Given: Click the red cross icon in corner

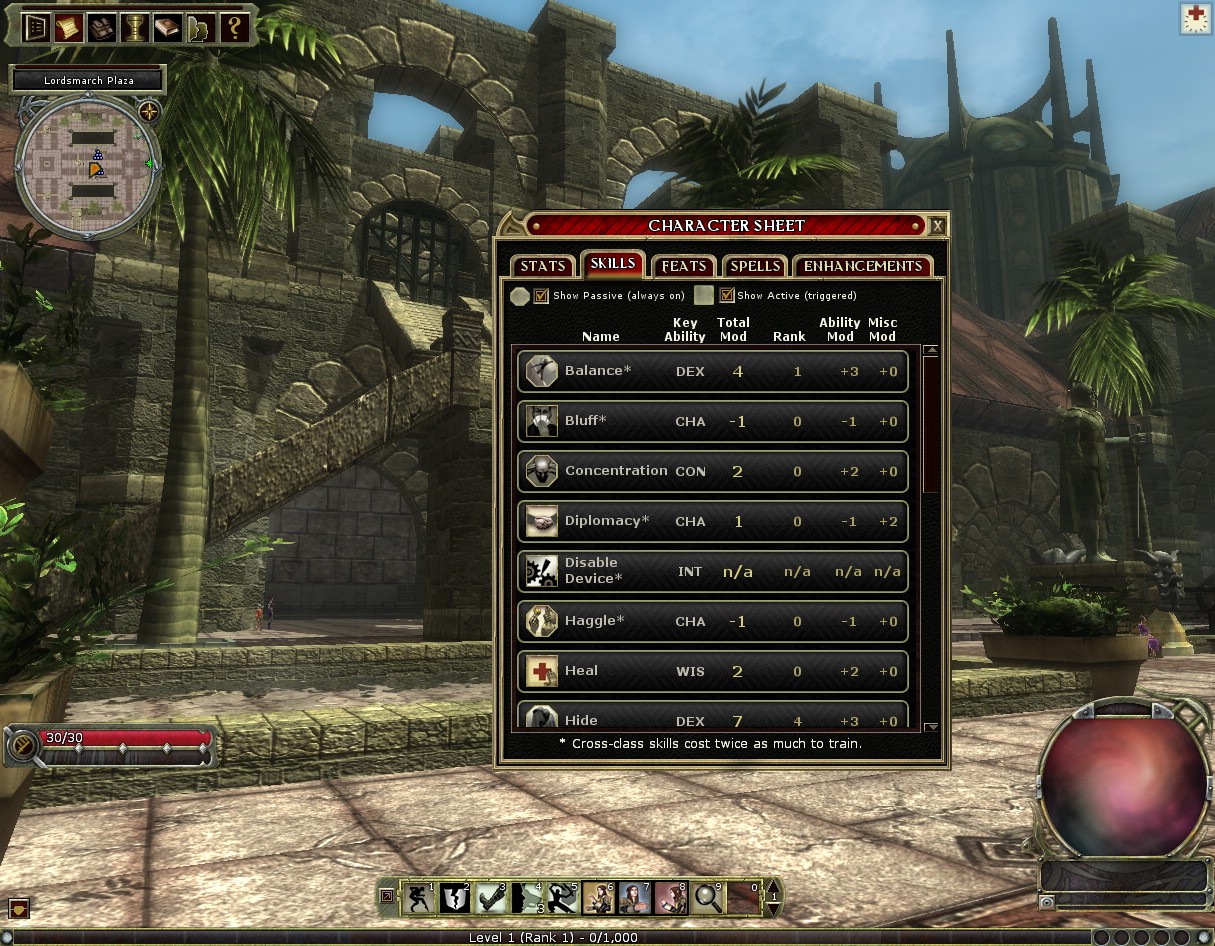Looking at the screenshot, I should pyautogui.click(x=1195, y=19).
